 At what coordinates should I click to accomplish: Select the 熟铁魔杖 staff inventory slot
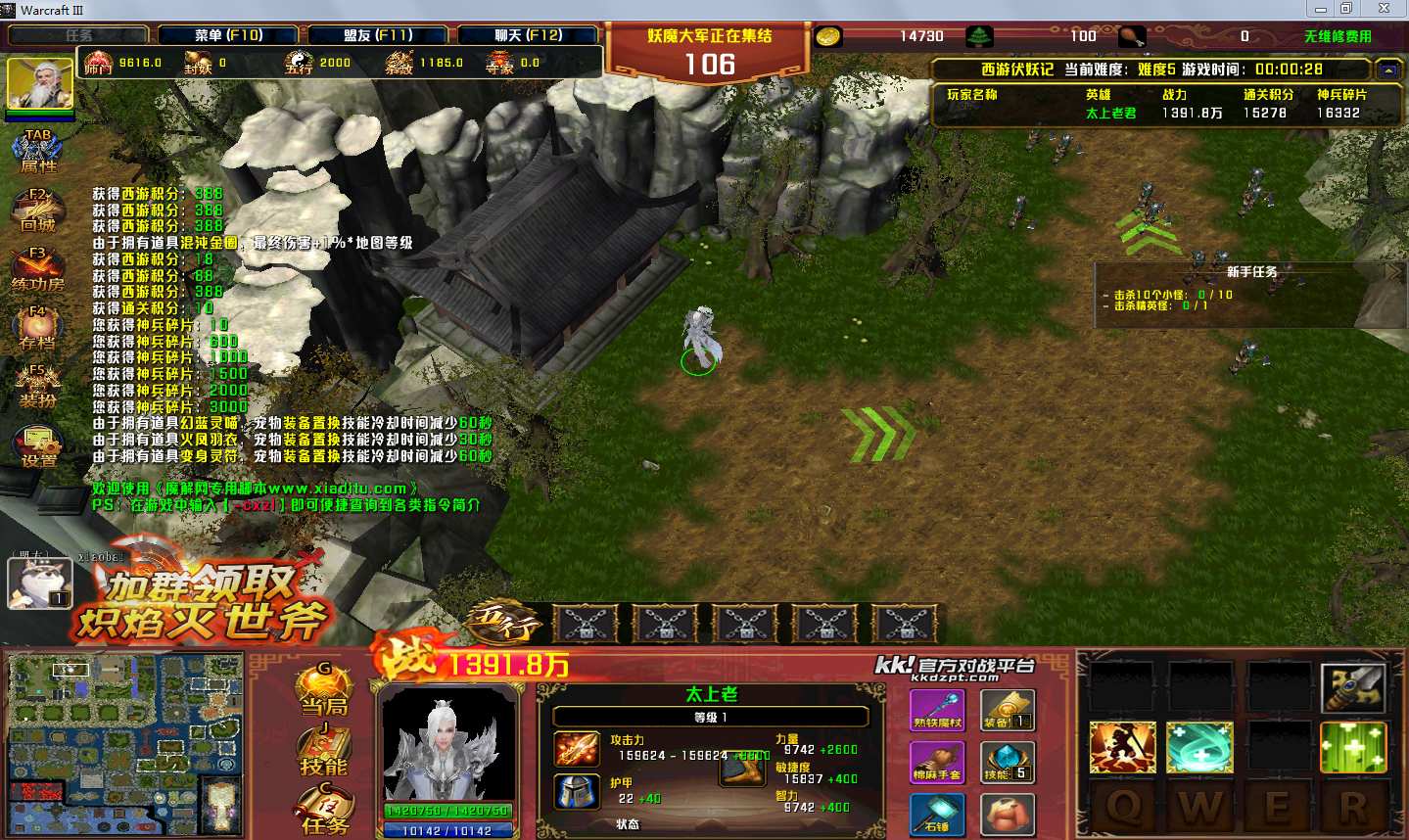(937, 709)
